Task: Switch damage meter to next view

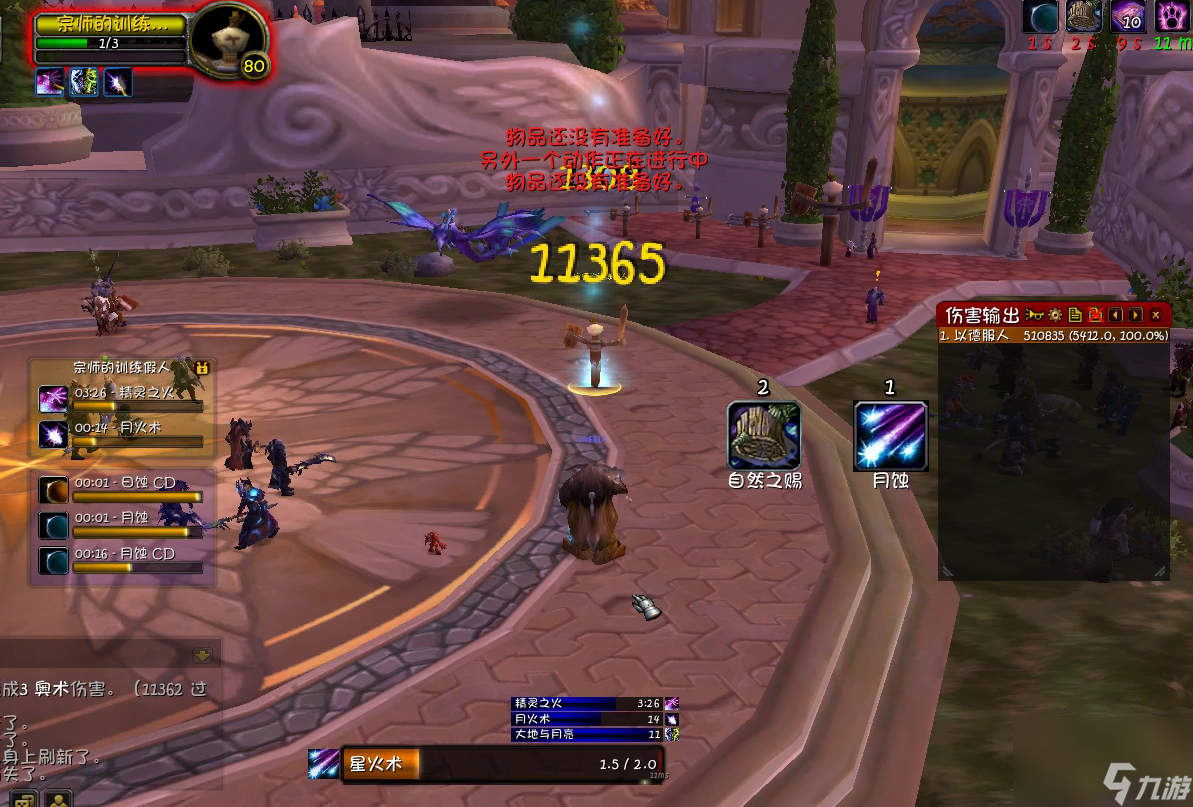Action: [x=1135, y=315]
